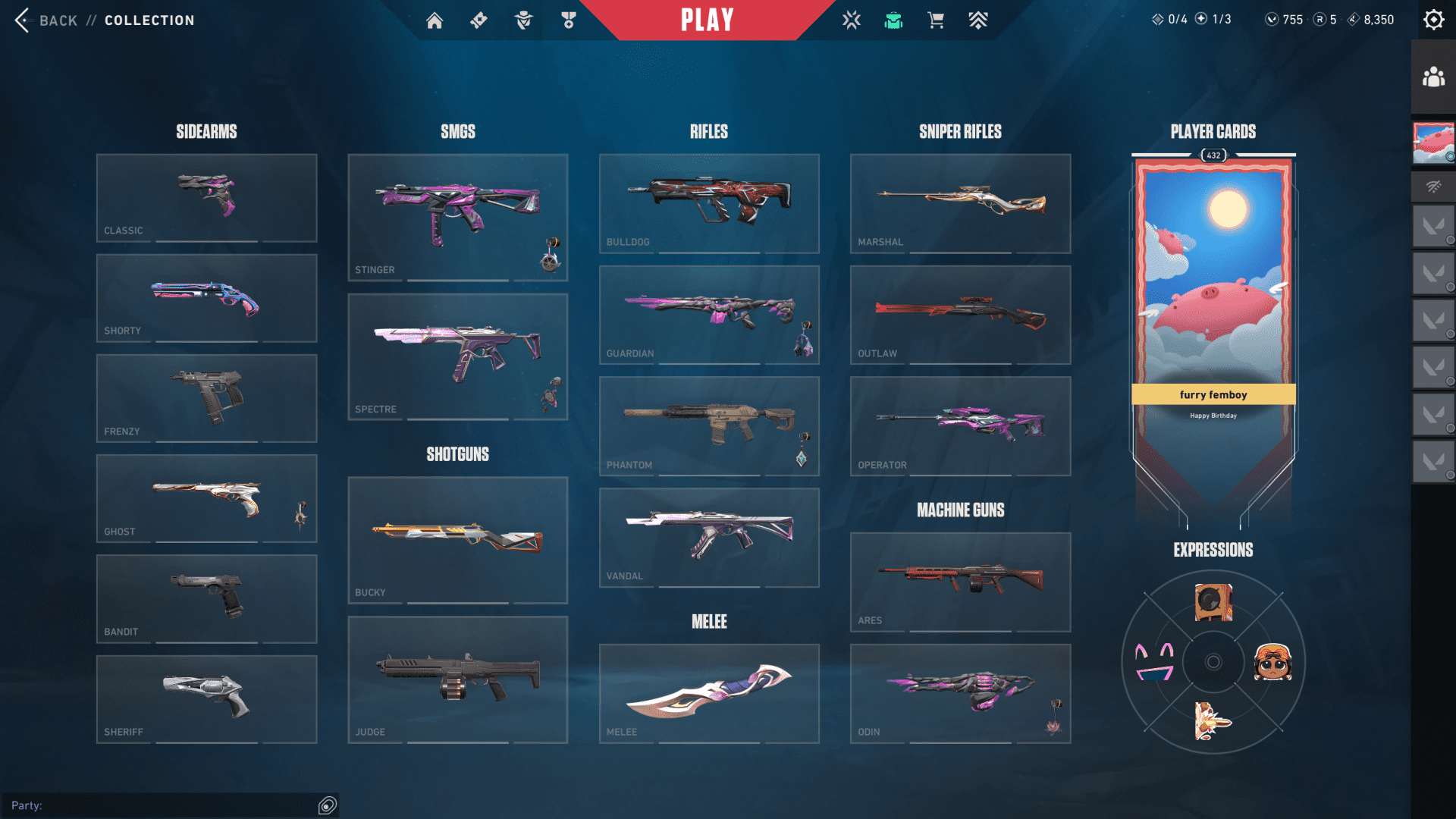Open Career stats via the medal icon
Image resolution: width=1456 pixels, height=819 pixels.
click(567, 20)
